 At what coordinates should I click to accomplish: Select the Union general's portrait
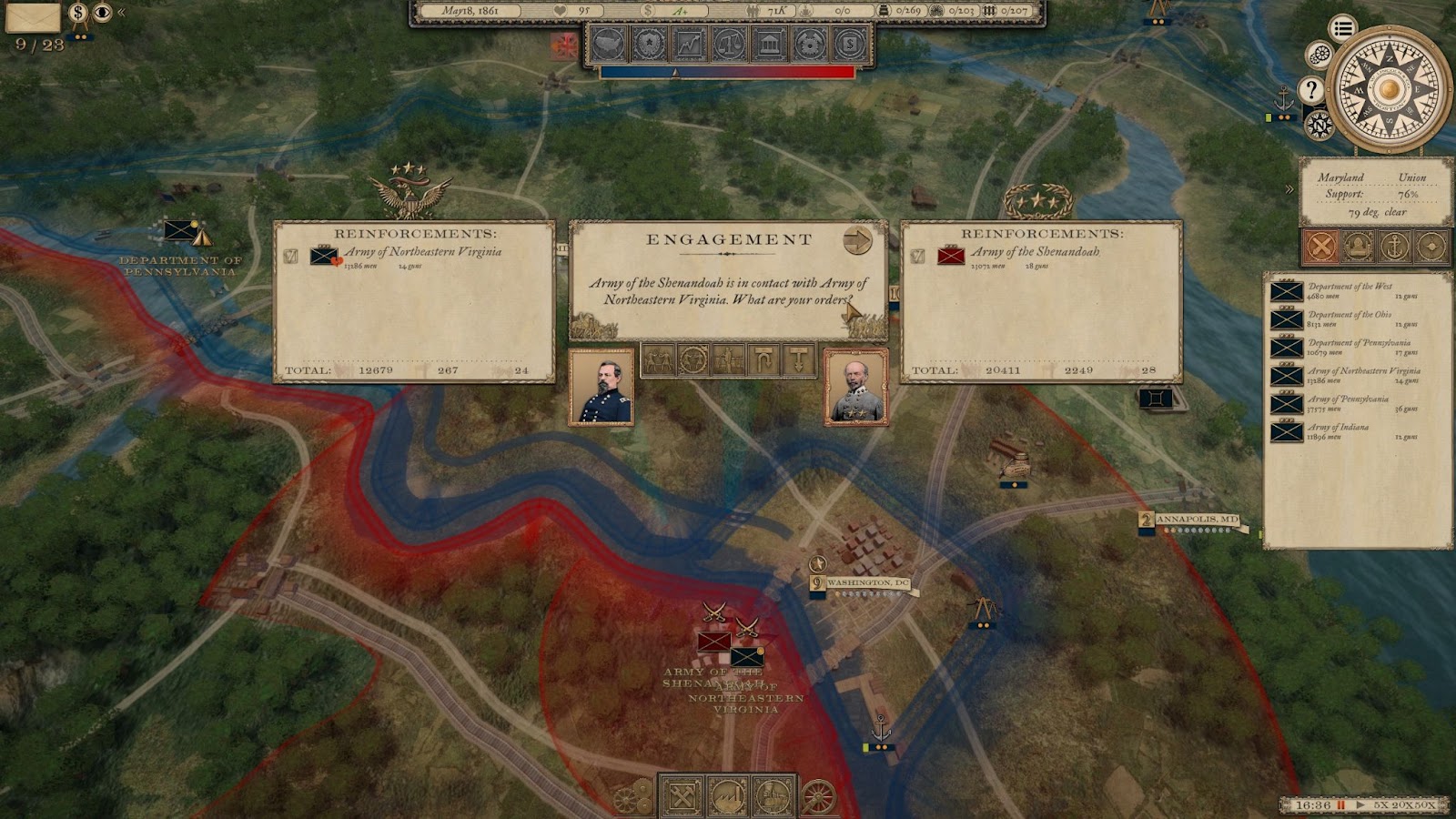602,387
